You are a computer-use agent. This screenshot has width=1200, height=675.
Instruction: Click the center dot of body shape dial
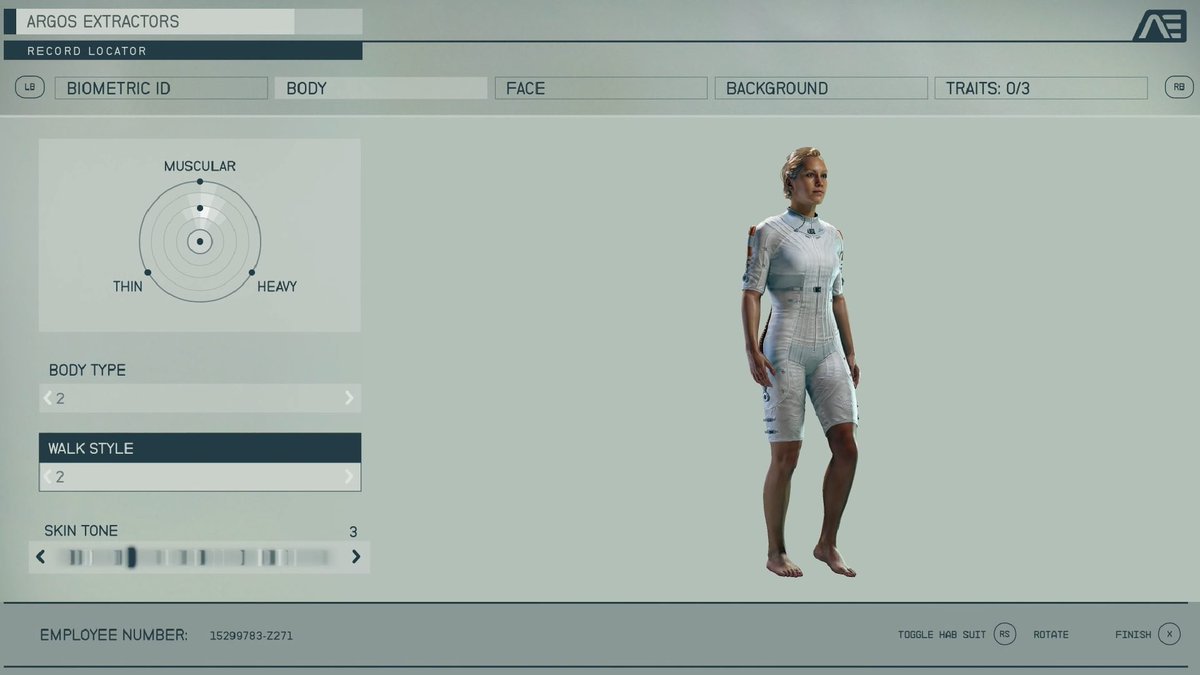200,242
